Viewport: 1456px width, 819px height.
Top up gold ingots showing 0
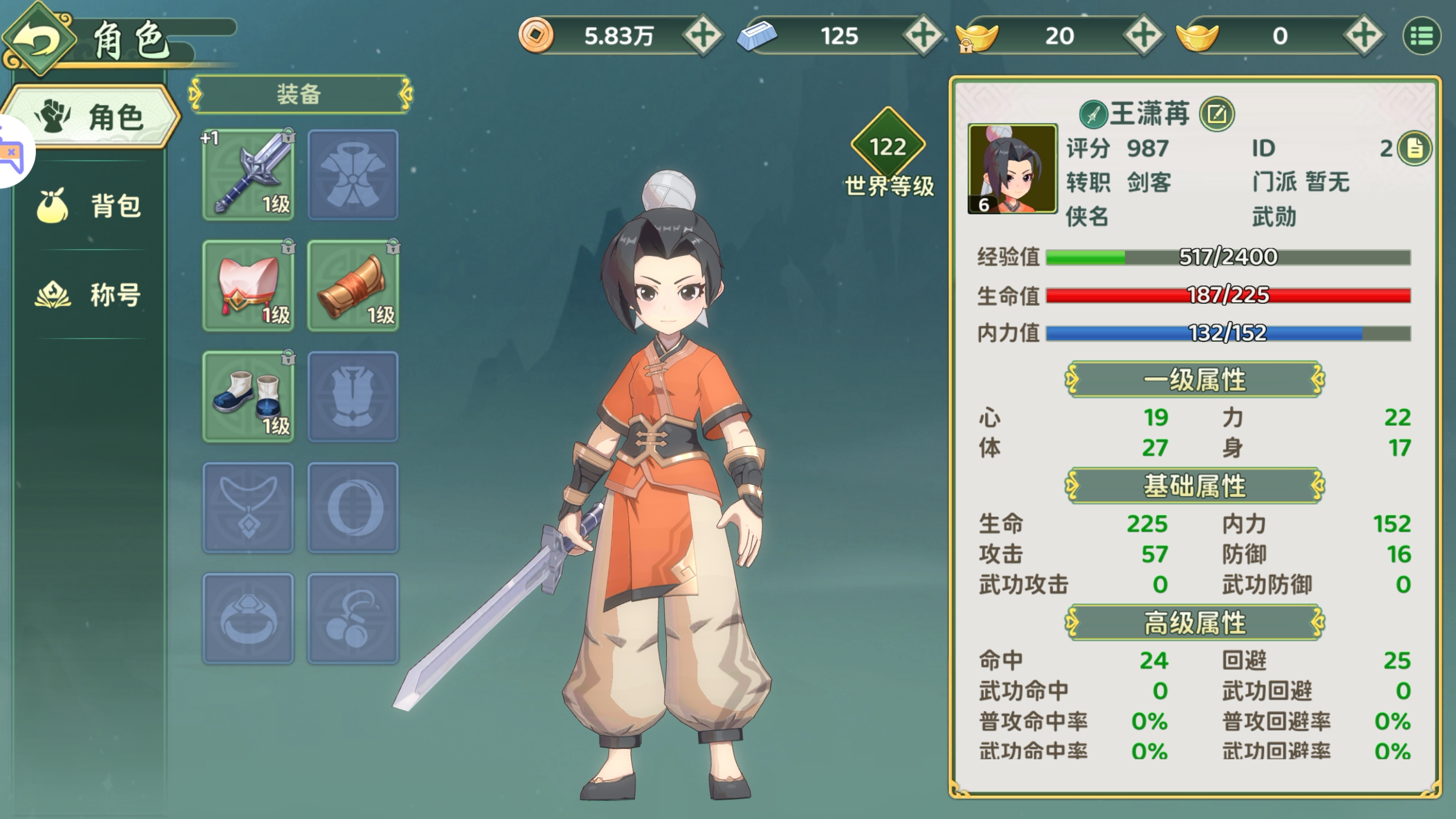1364,36
